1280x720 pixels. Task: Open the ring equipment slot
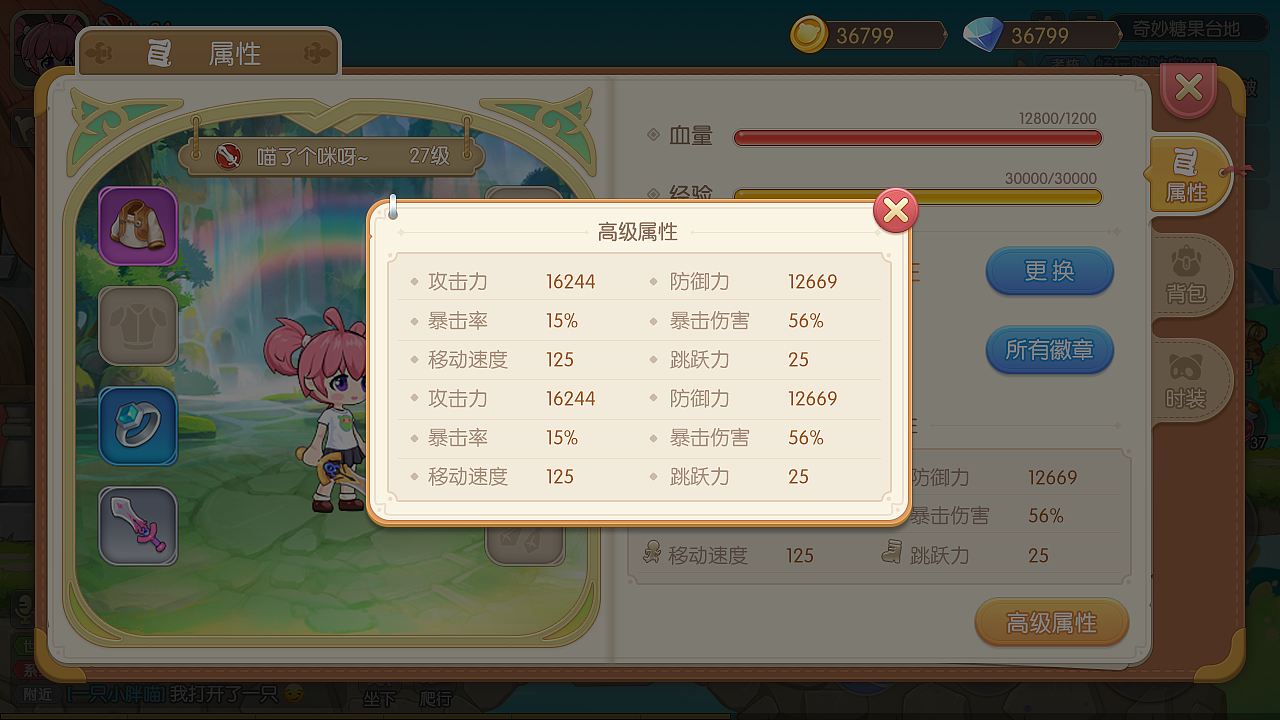(x=138, y=426)
